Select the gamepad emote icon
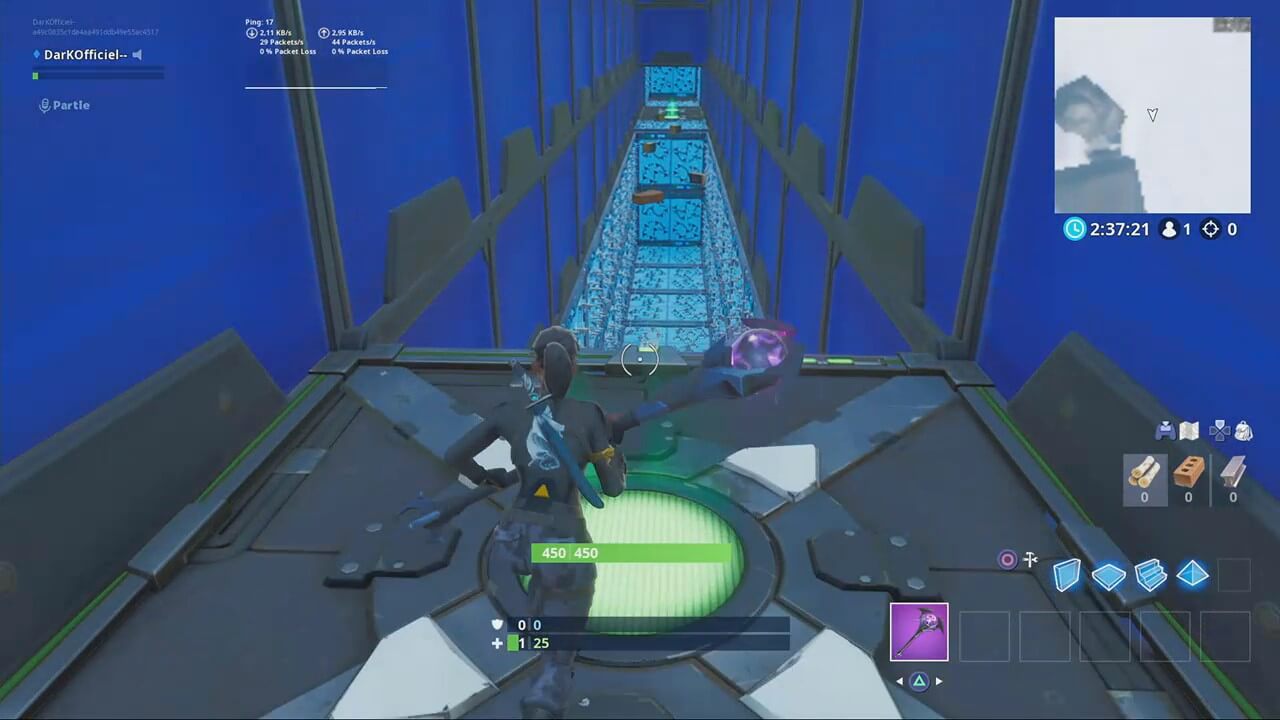1280x720 pixels. pyautogui.click(x=1165, y=430)
